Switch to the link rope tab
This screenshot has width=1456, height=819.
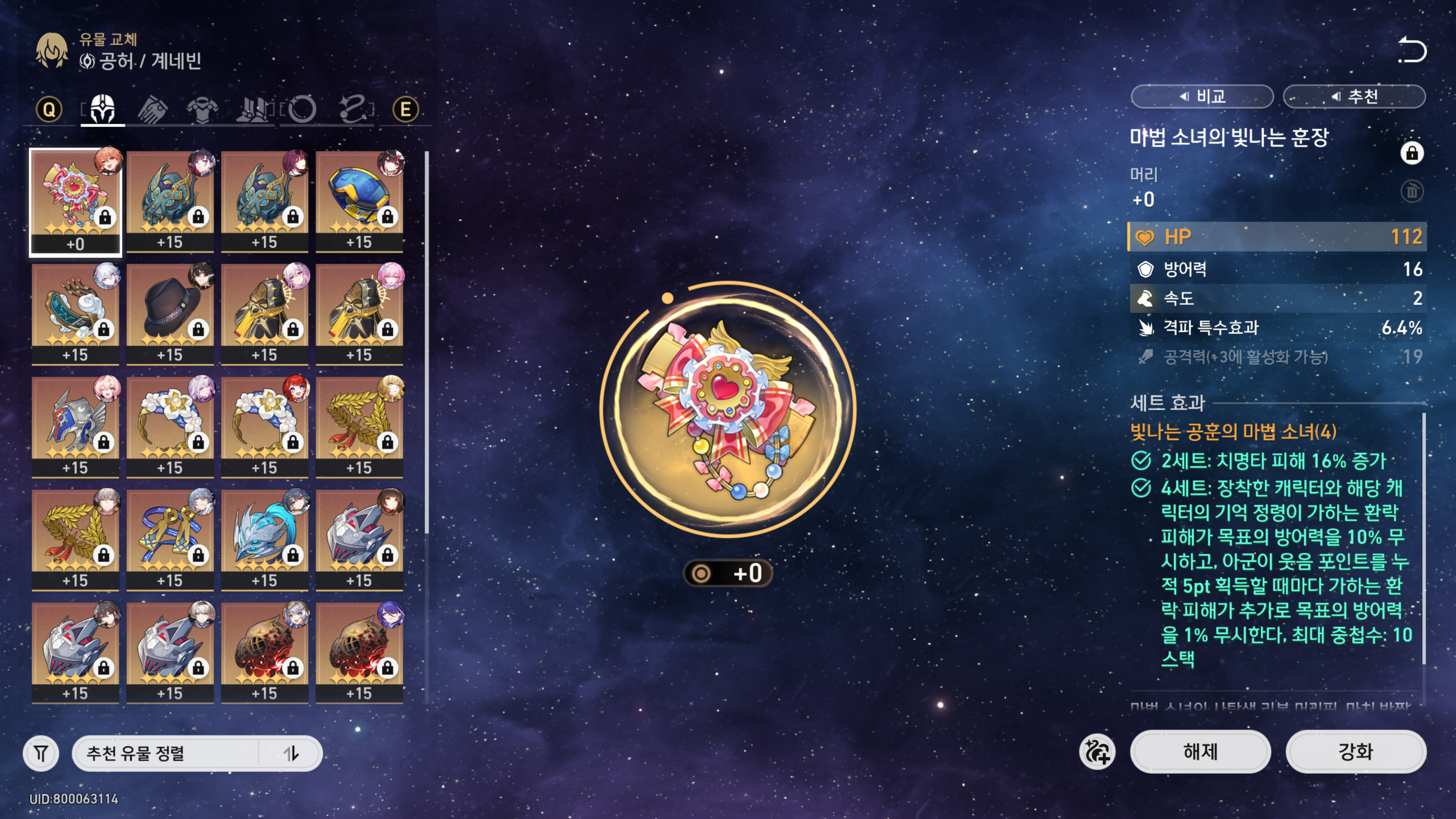[x=353, y=108]
